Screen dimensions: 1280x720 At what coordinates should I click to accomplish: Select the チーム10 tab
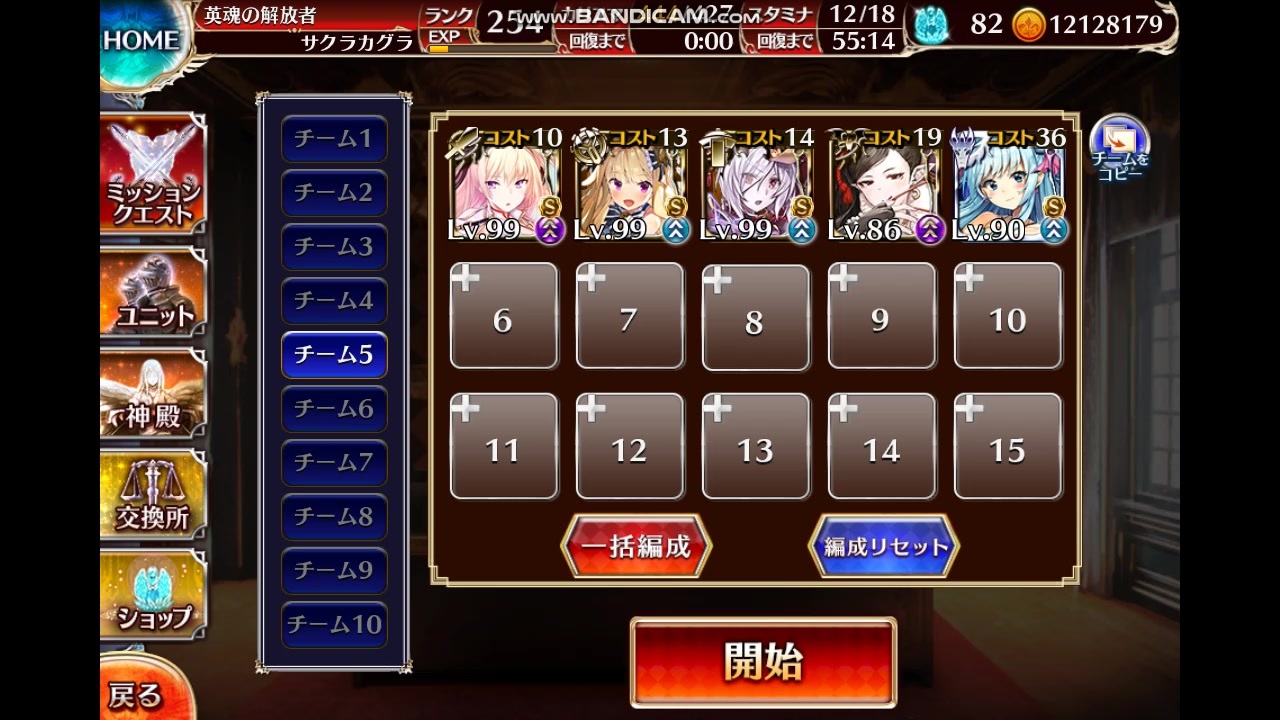(x=334, y=624)
